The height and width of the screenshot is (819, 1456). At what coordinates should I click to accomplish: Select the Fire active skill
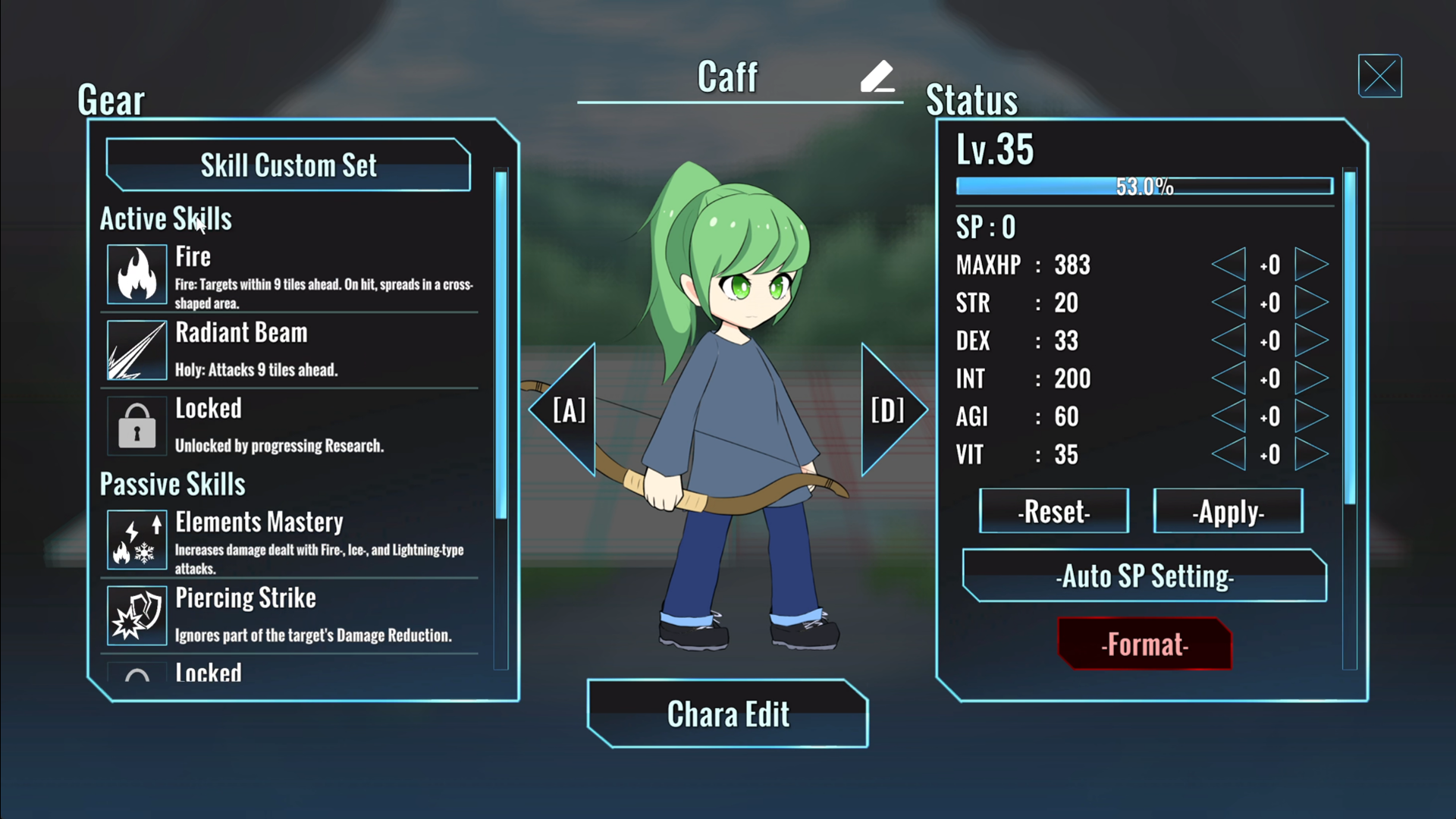[289, 275]
